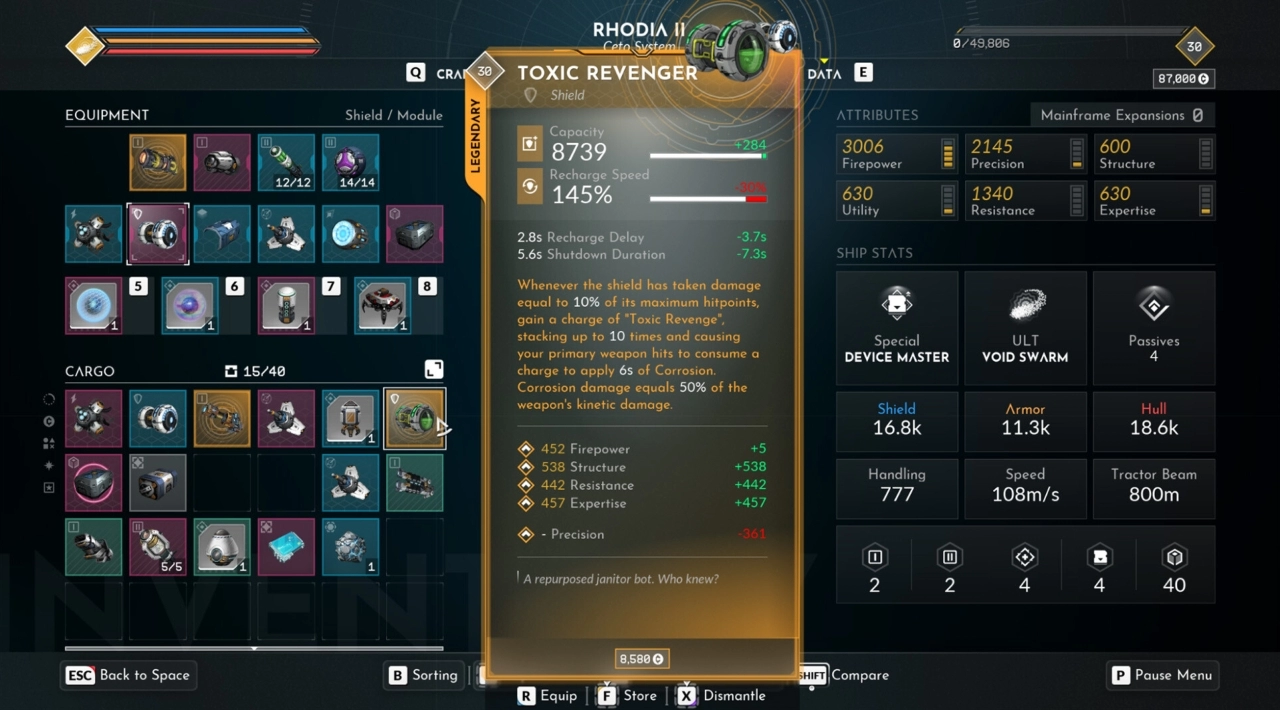Image resolution: width=1280 pixels, height=710 pixels.
Task: Open the cargo Sorting options
Action: pyautogui.click(x=424, y=675)
